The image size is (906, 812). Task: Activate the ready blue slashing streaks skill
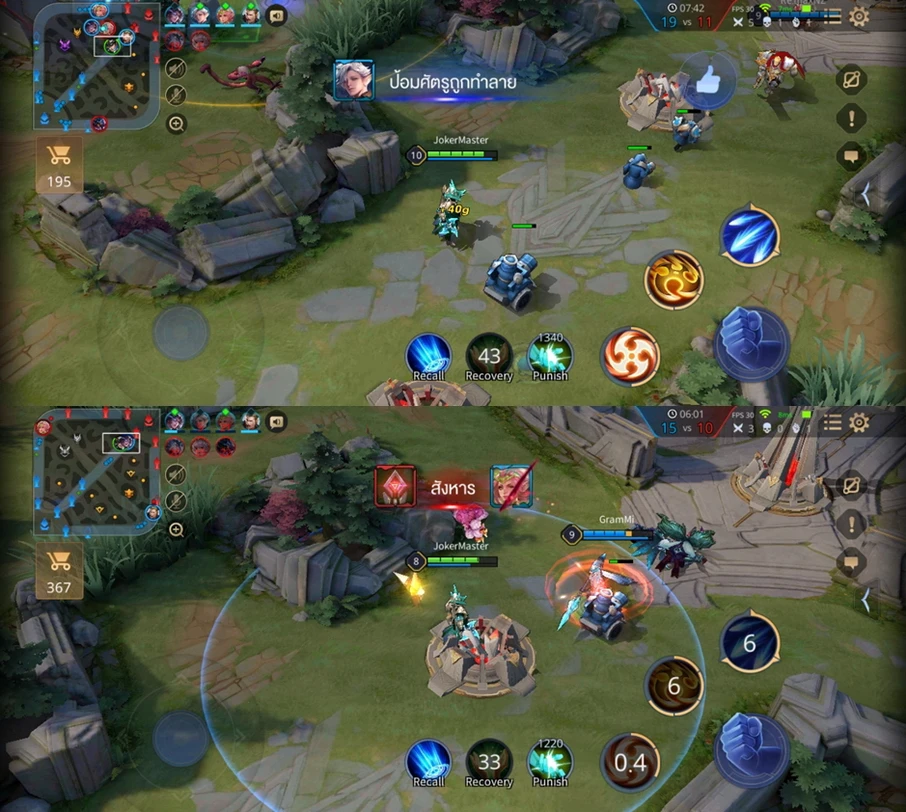pyautogui.click(x=750, y=236)
